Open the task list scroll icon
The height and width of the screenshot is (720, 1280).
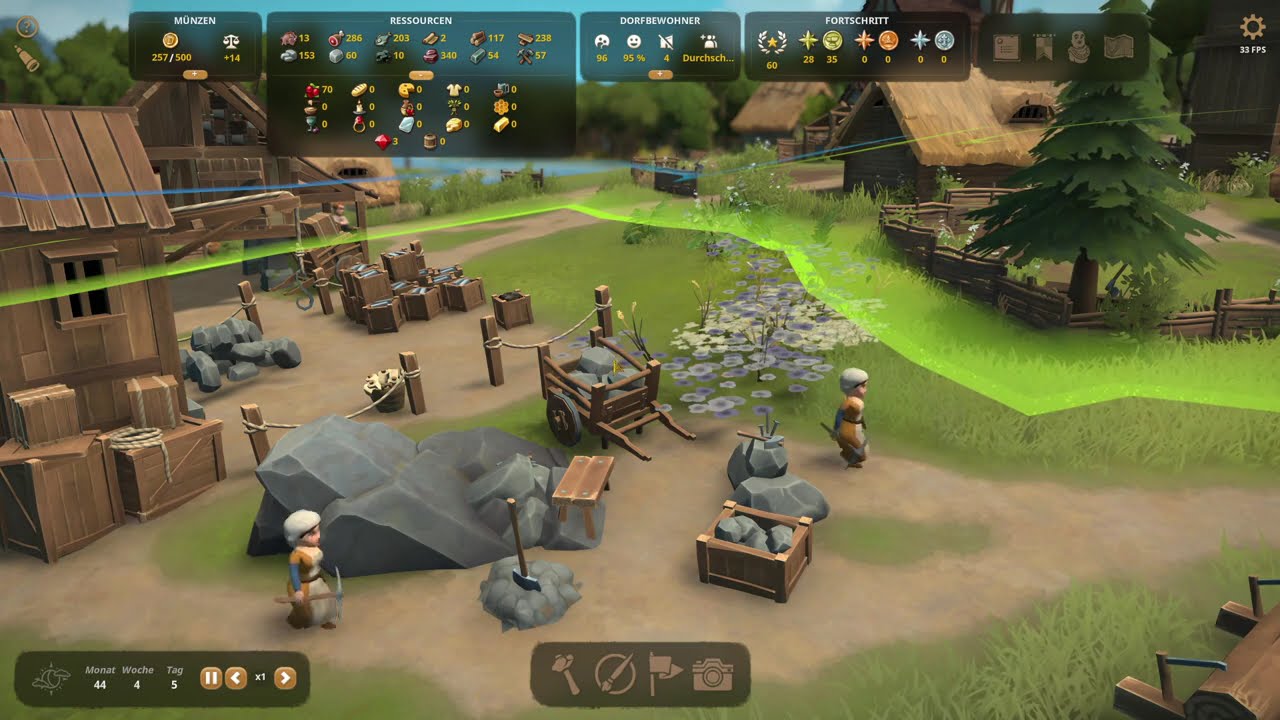point(1006,47)
